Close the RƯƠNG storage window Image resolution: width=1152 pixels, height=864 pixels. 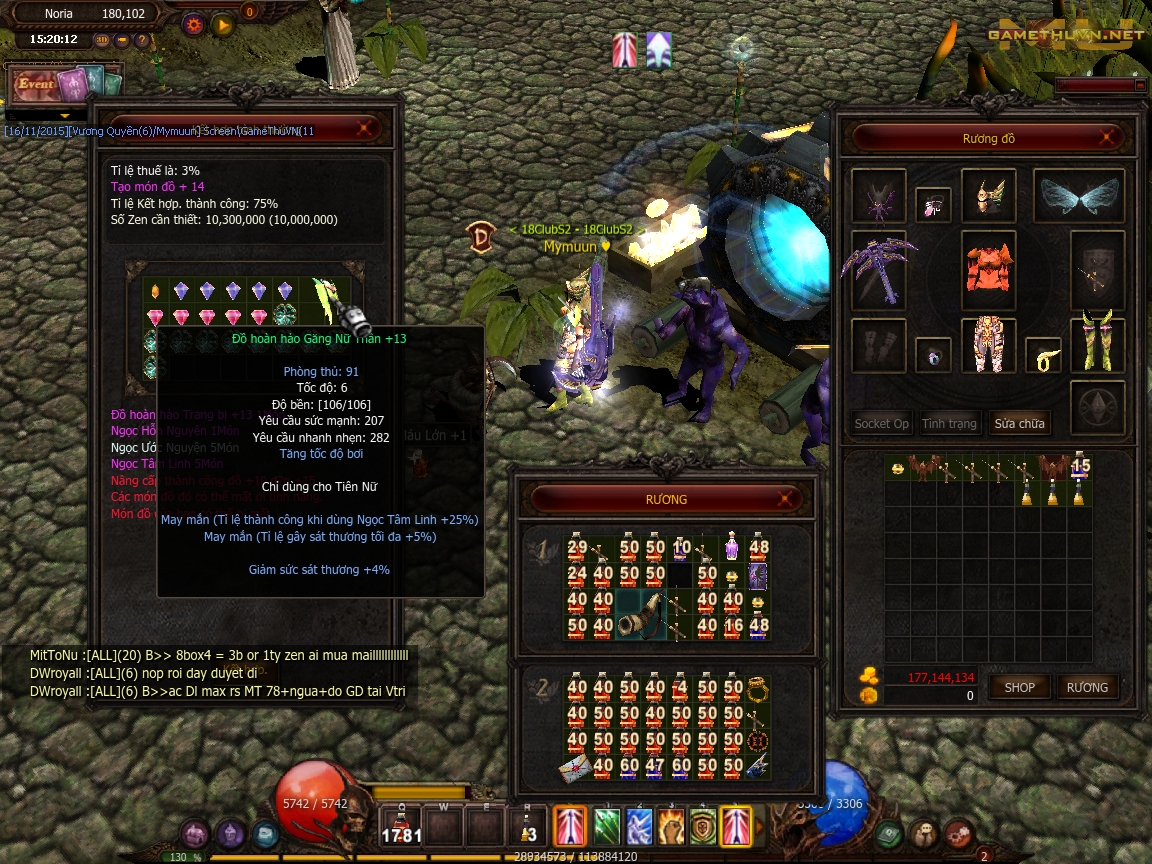[788, 499]
